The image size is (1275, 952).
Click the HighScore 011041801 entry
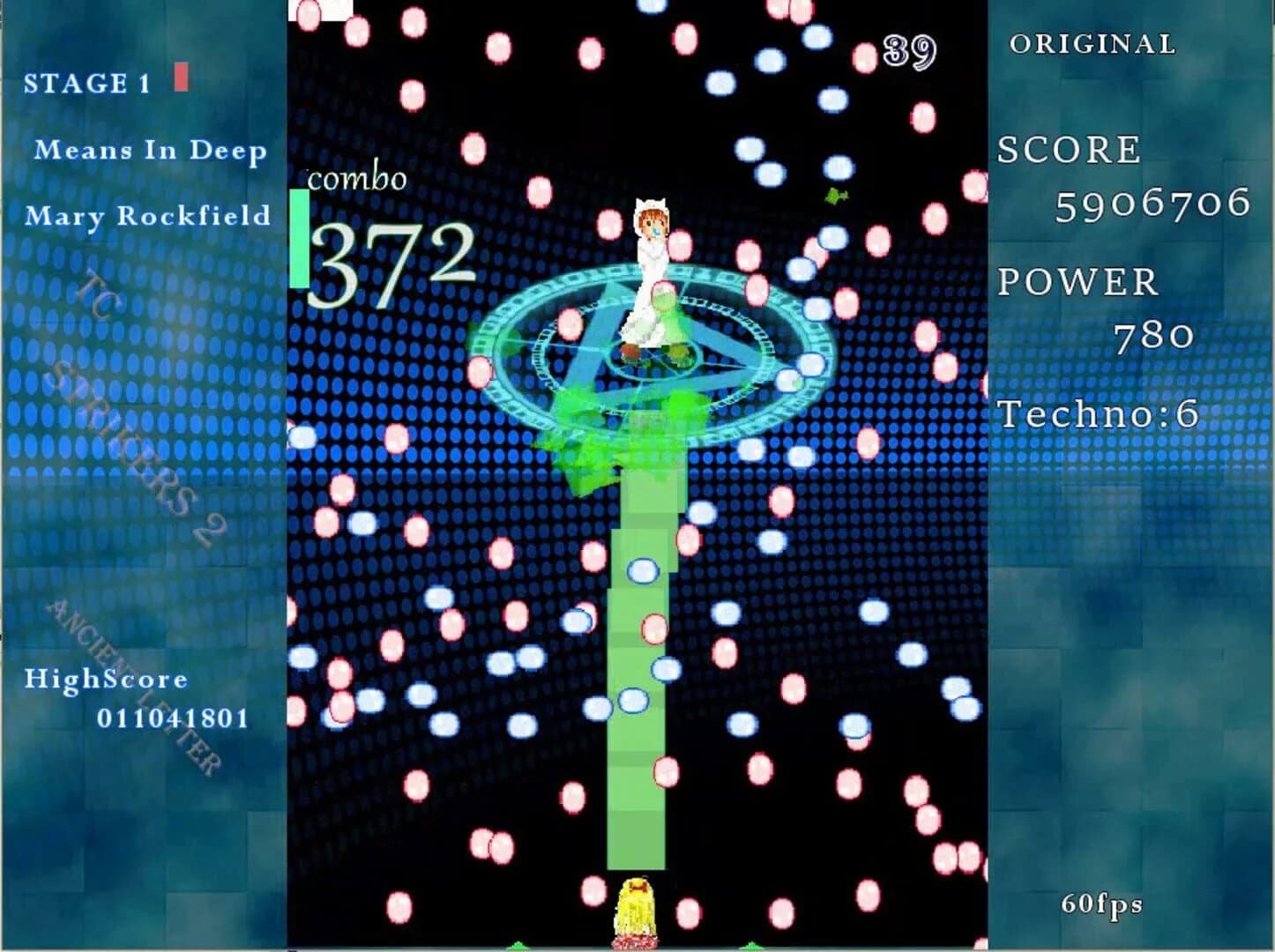141,696
